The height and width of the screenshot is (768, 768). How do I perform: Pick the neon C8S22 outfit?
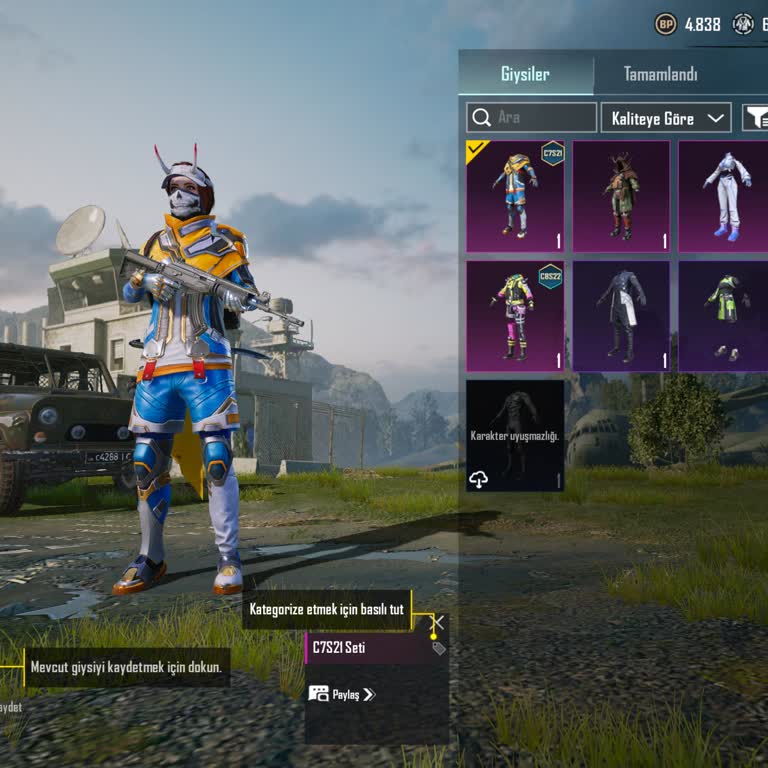tap(515, 316)
